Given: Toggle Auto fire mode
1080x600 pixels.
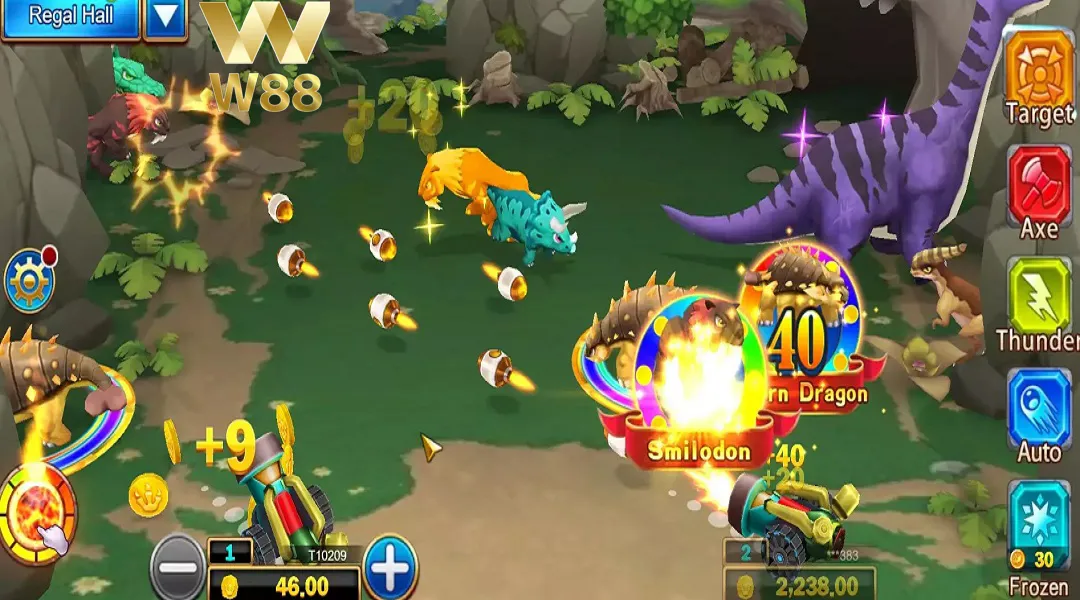Looking at the screenshot, I should [1038, 408].
